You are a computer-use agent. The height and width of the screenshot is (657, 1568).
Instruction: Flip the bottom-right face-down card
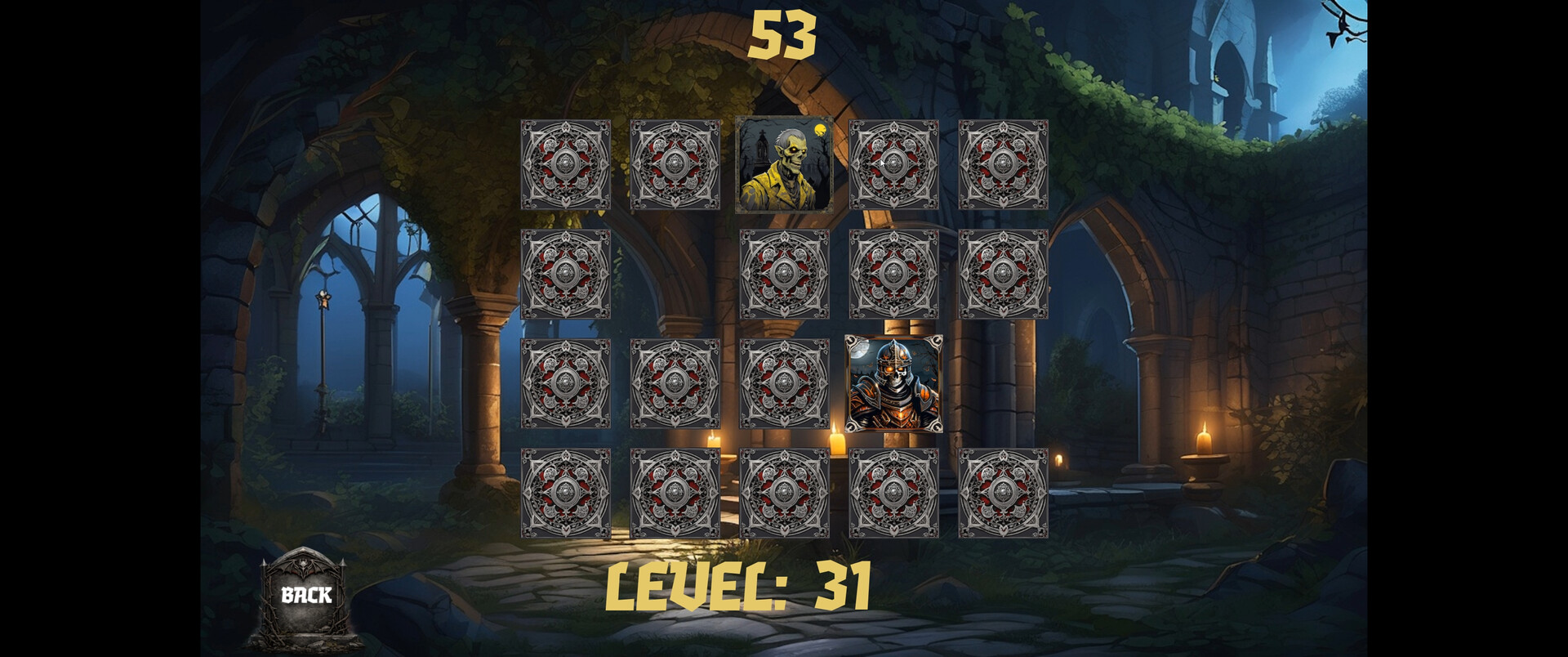(x=1003, y=490)
